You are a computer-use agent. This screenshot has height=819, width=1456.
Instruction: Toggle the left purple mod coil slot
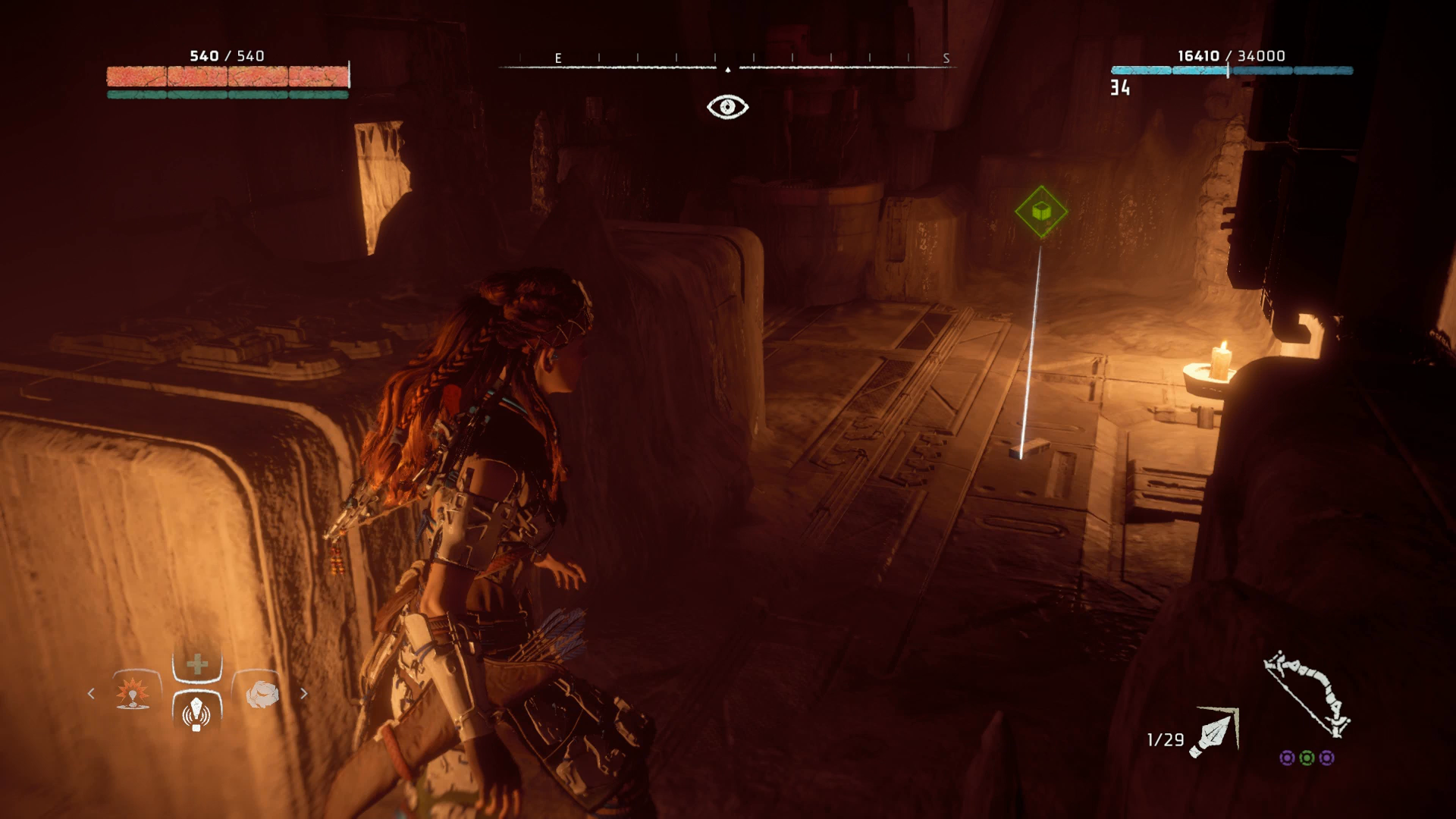[x=1287, y=758]
